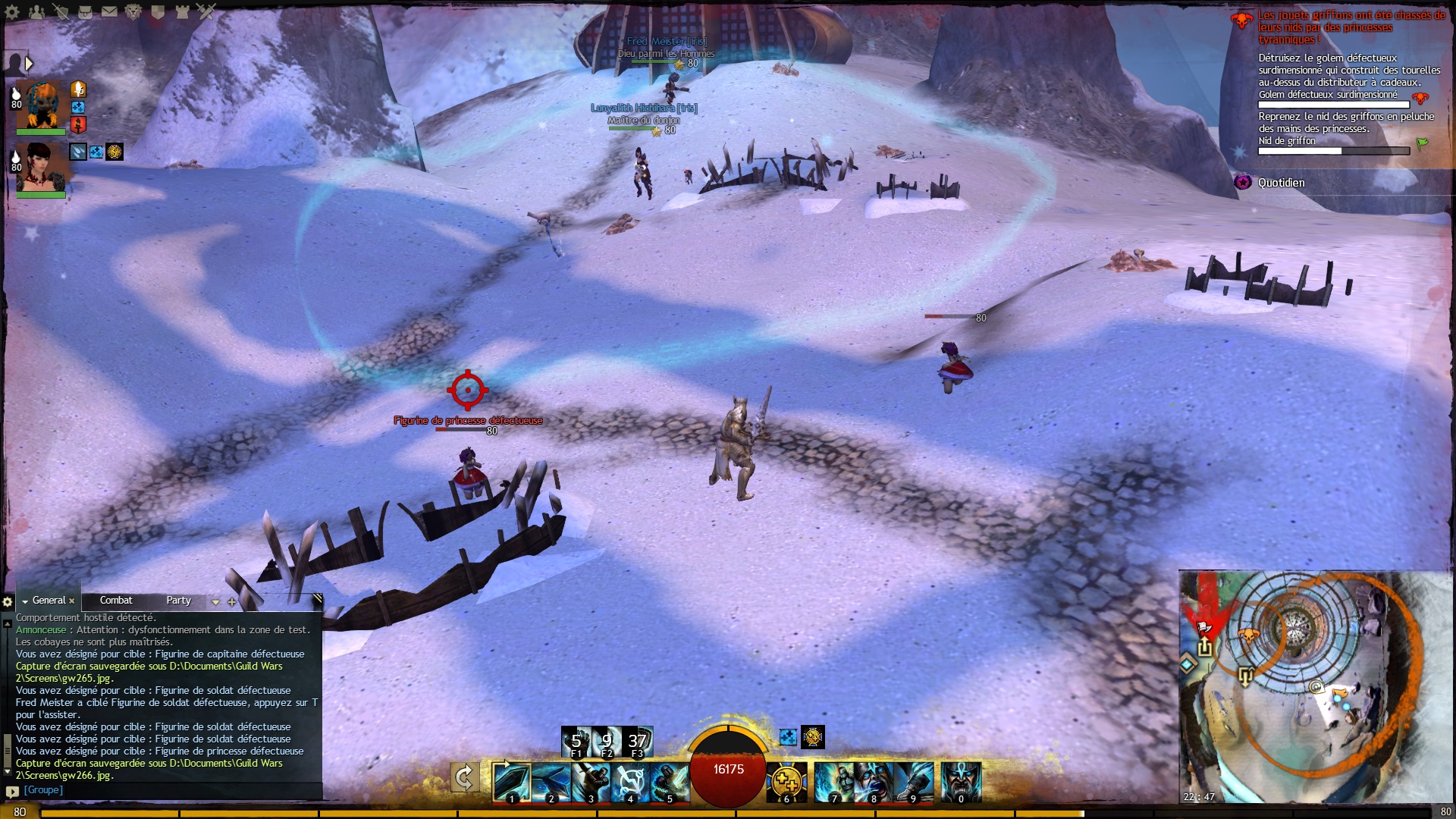Add a new chat tab with plus button

coord(232,602)
